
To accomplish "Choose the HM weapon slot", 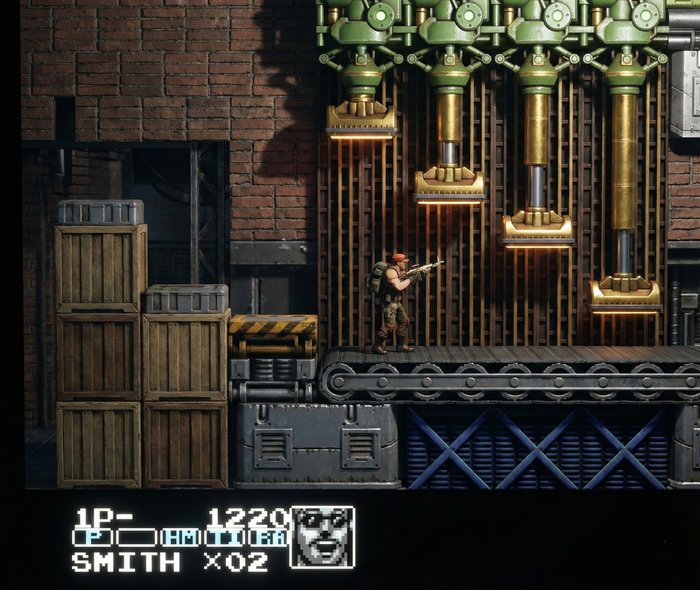I will click(181, 538).
